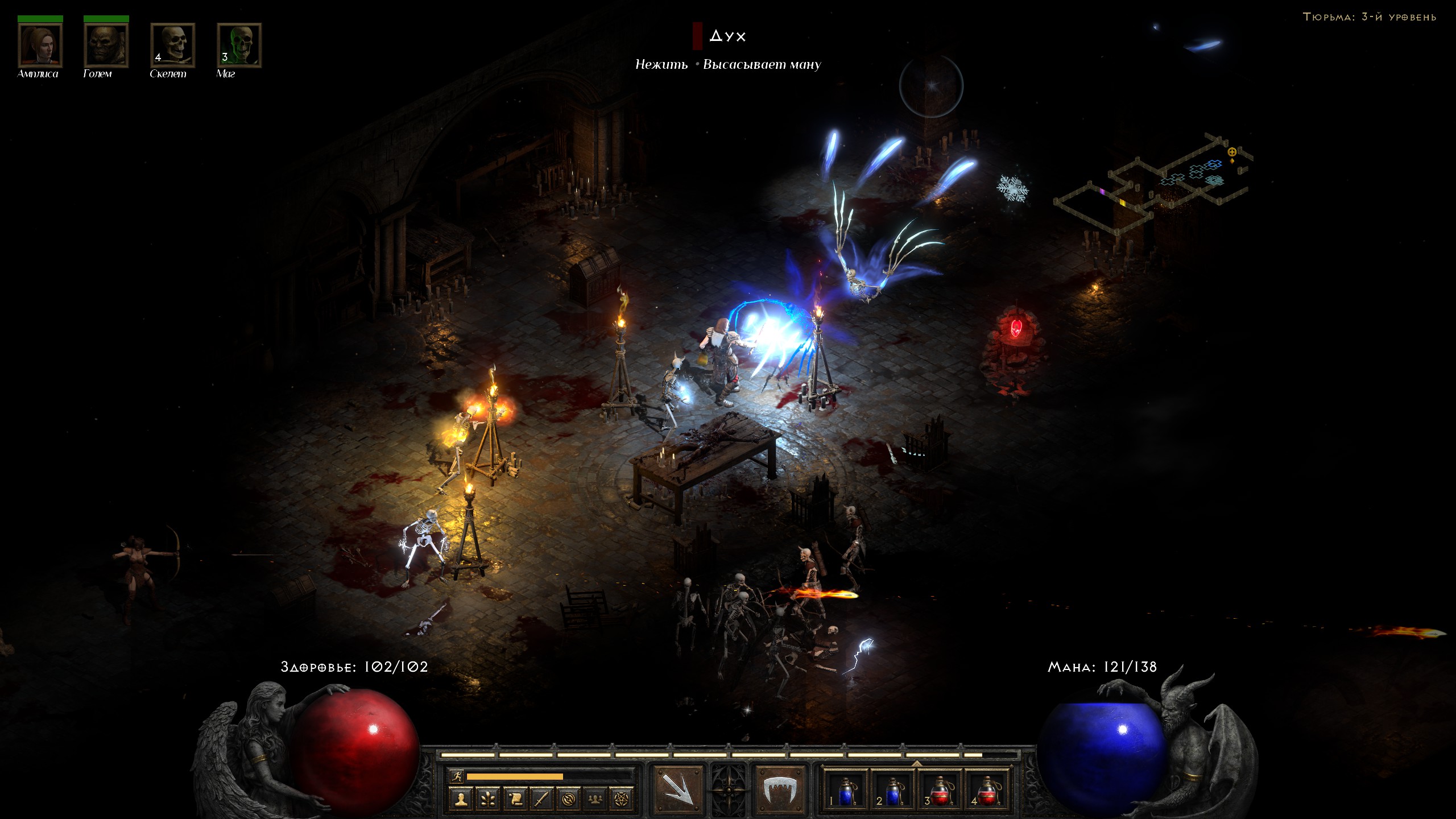Screen dimensions: 1456x819
Task: Open the quest log scroll icon
Action: tap(515, 799)
